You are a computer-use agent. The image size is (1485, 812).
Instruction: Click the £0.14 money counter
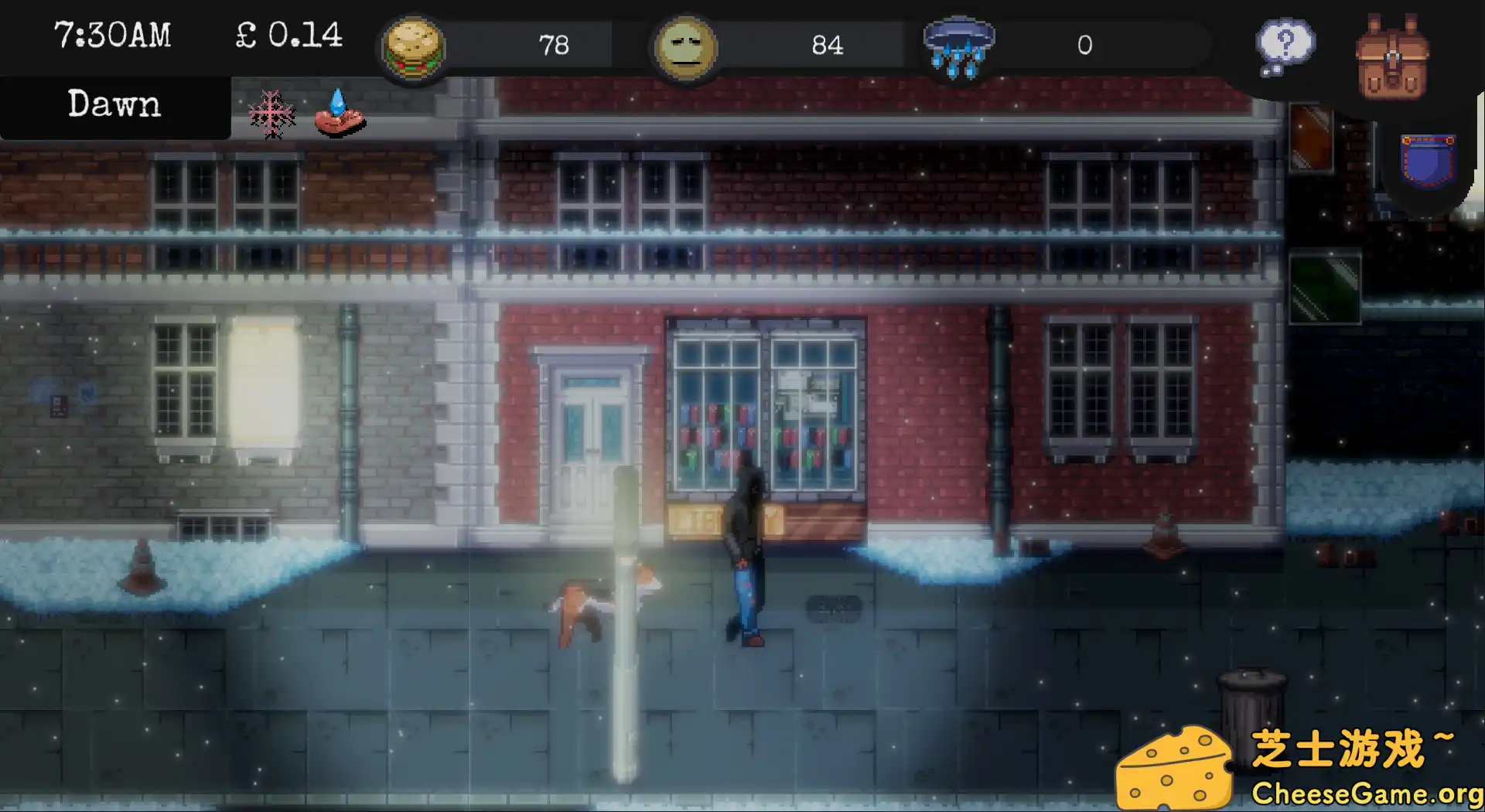pos(288,35)
